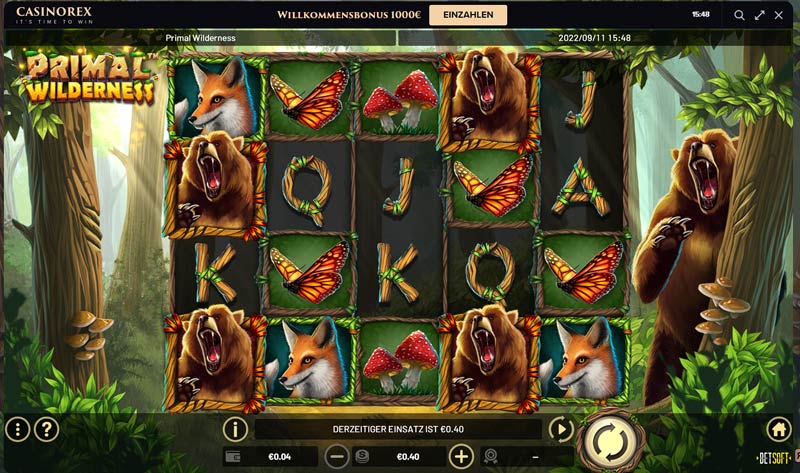
Task: Go to the home lobby
Action: click(x=778, y=430)
